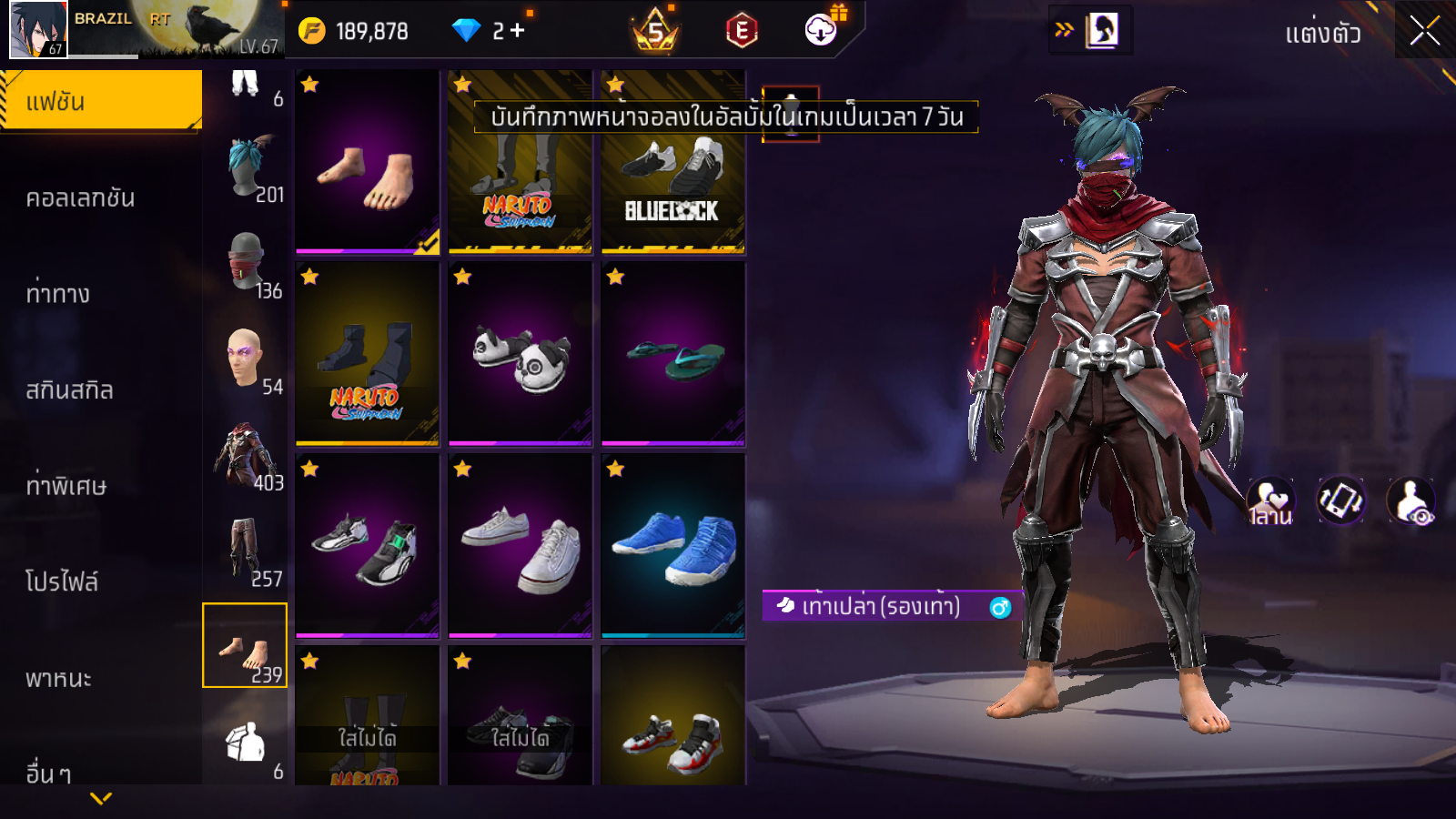Screen dimensions: 1456x819
Task: Select the red face mask category
Action: pyautogui.click(x=246, y=264)
